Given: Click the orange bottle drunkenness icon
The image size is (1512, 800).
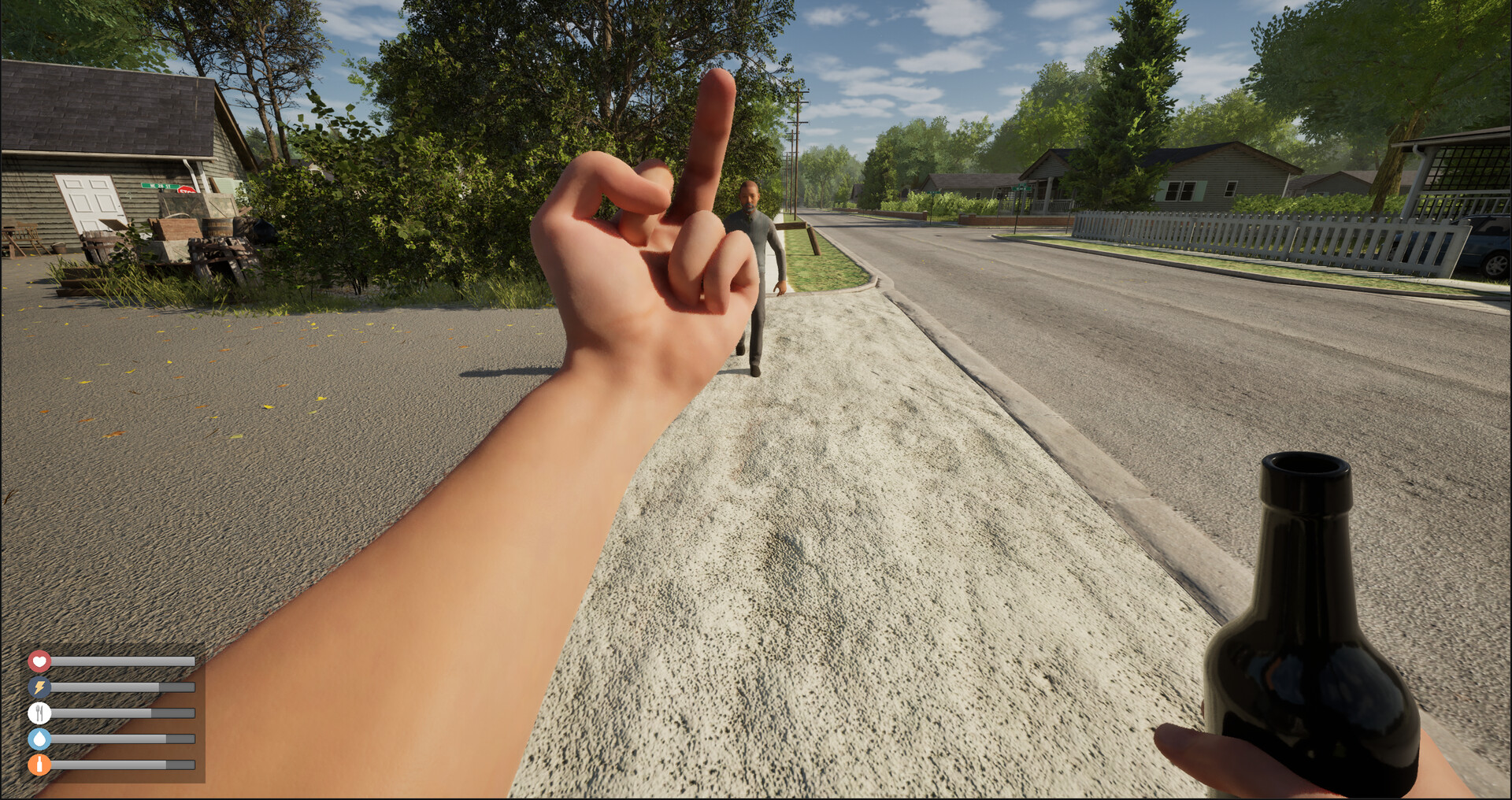Looking at the screenshot, I should (39, 765).
